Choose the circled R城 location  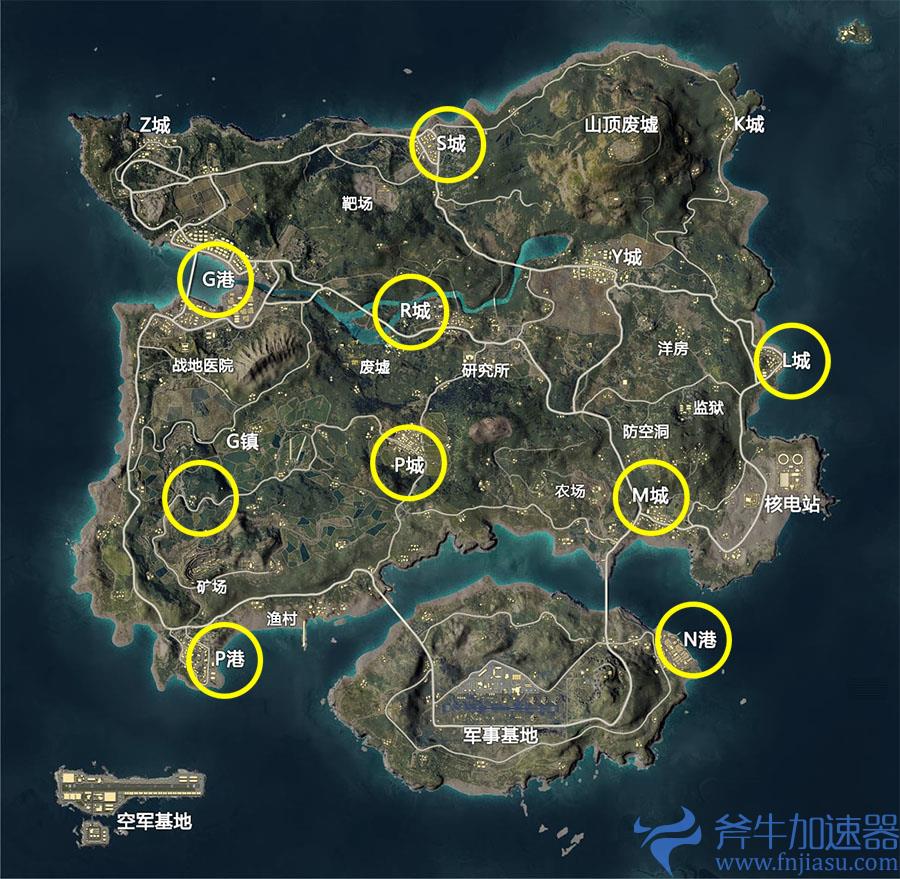click(410, 312)
